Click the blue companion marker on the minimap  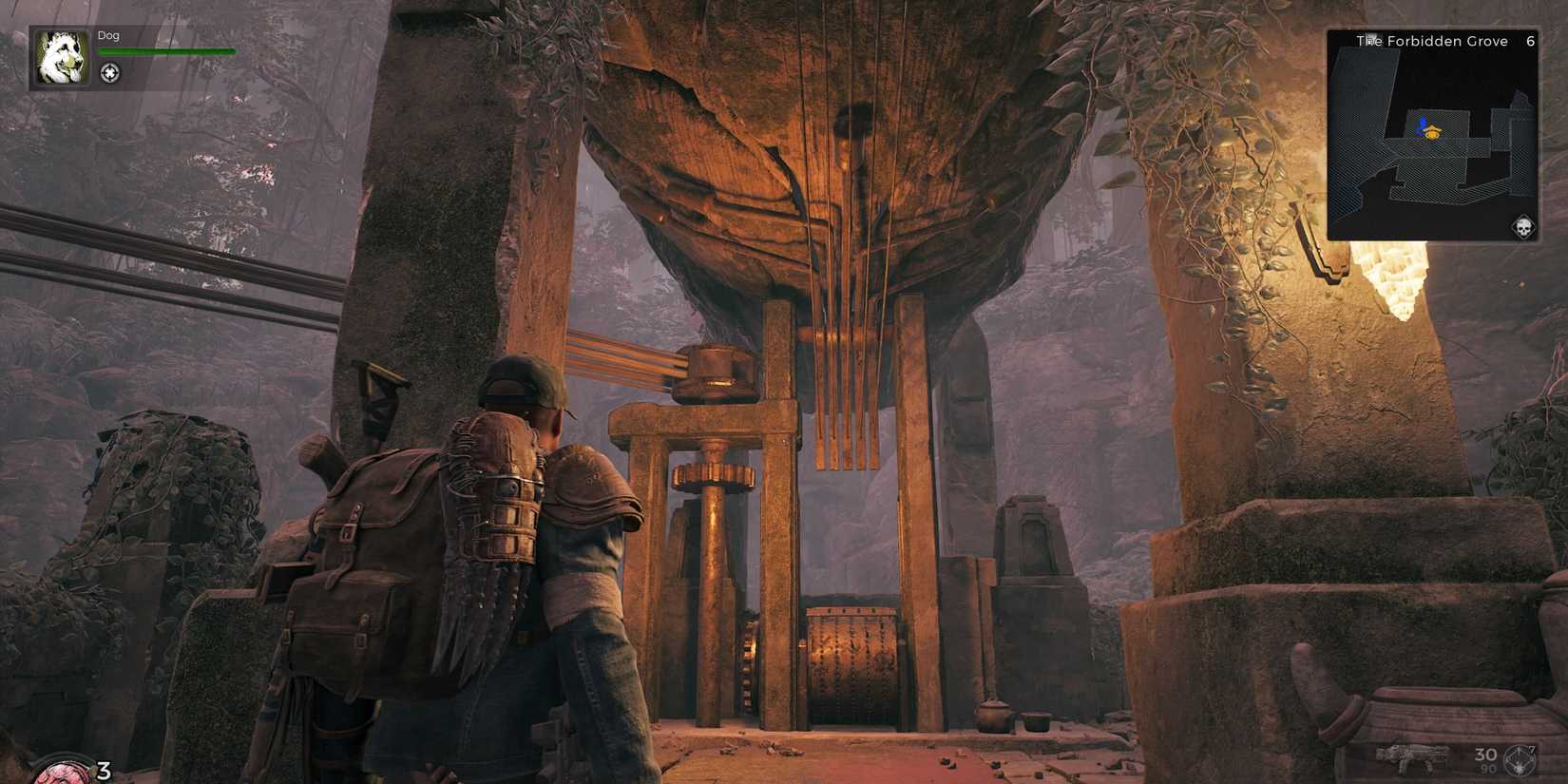tap(1422, 122)
